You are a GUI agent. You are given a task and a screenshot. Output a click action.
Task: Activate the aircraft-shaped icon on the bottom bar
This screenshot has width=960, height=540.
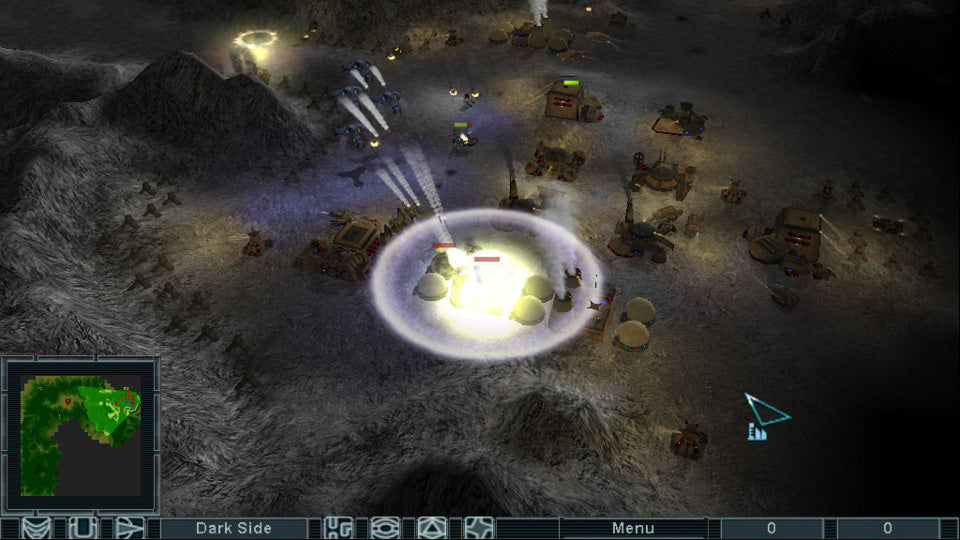pos(130,528)
